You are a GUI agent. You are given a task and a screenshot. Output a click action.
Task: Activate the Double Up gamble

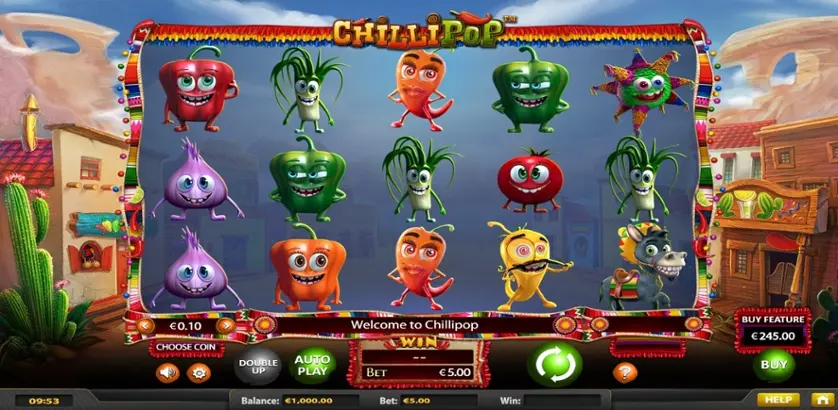coord(255,367)
